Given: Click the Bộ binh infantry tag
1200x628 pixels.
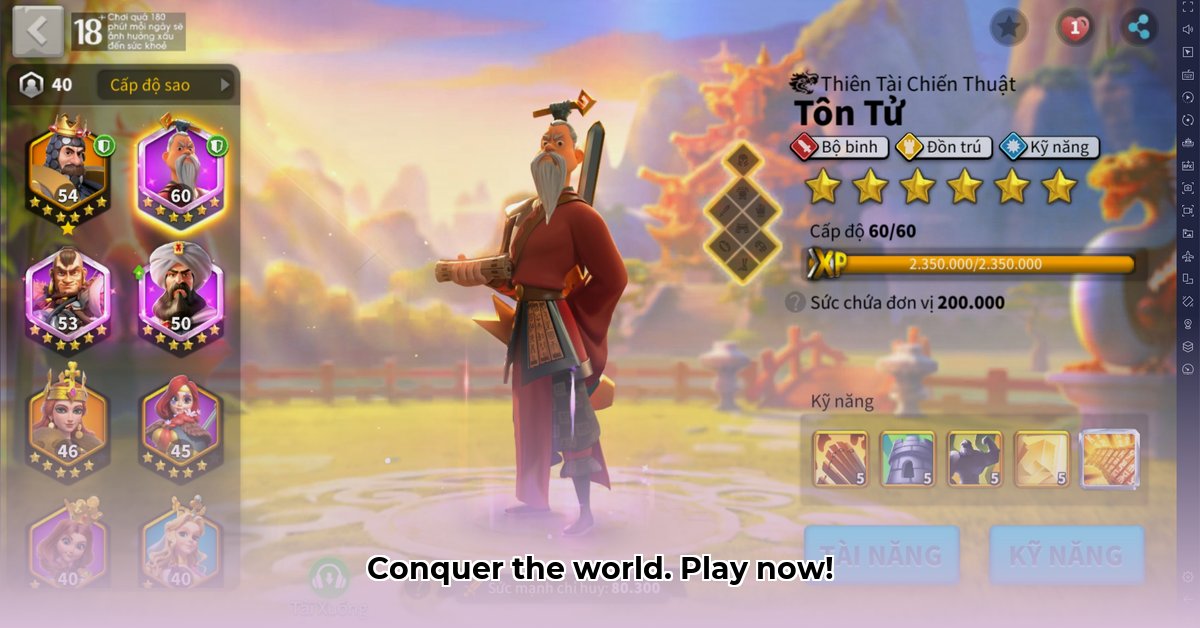Looking at the screenshot, I should click(840, 147).
